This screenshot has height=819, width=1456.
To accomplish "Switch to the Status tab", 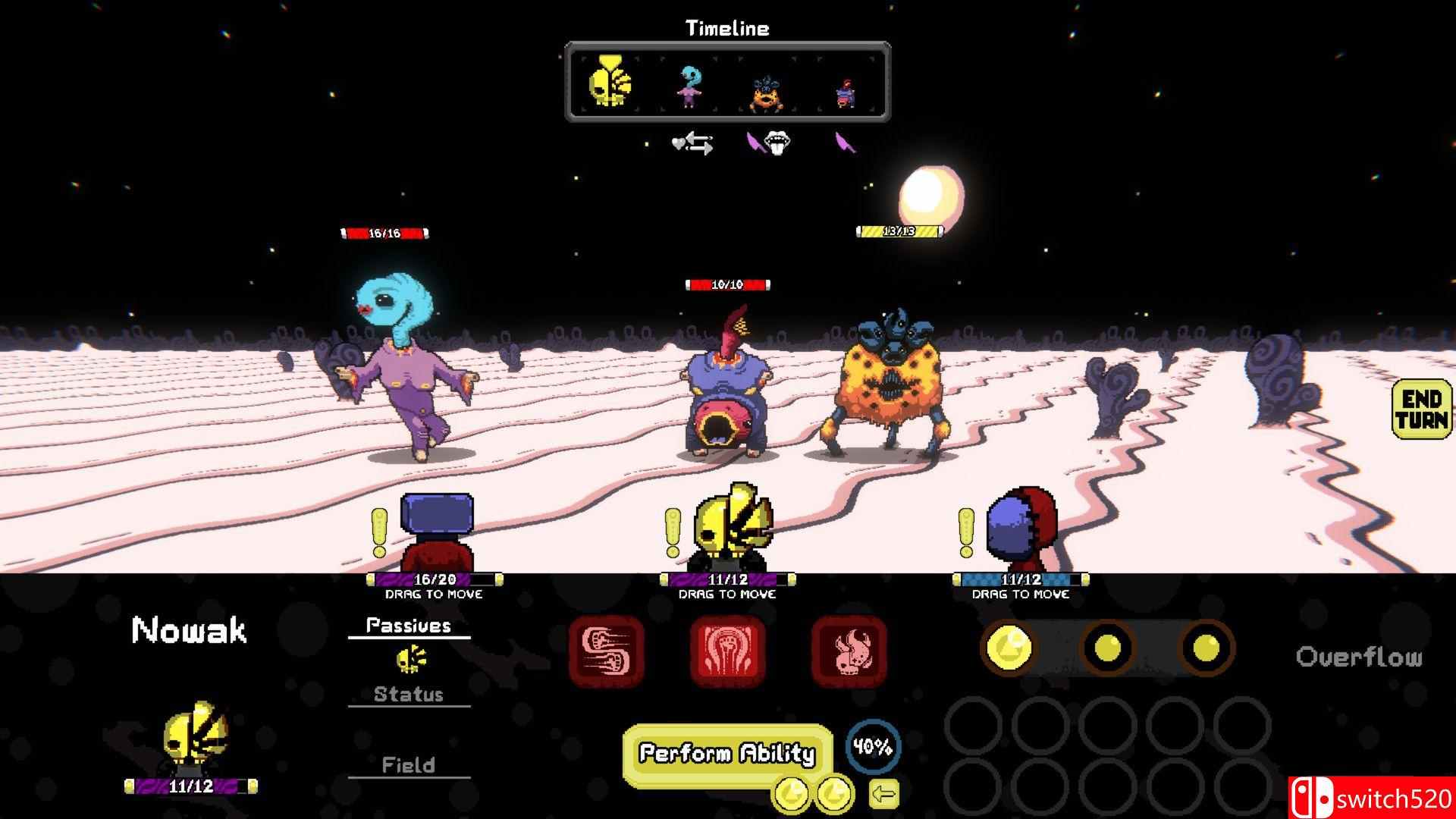I will pos(409,694).
